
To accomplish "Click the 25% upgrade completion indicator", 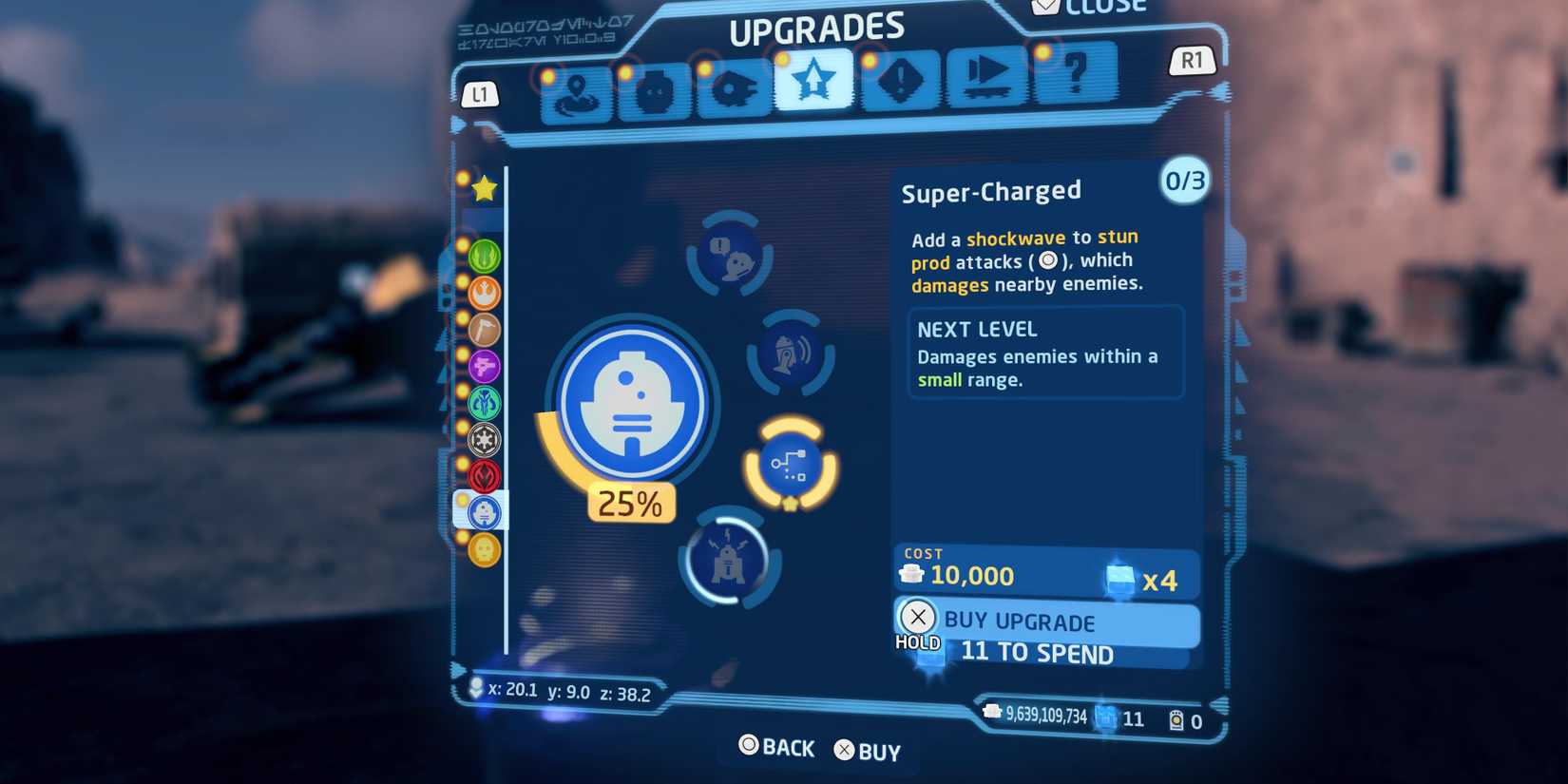I will click(x=630, y=504).
